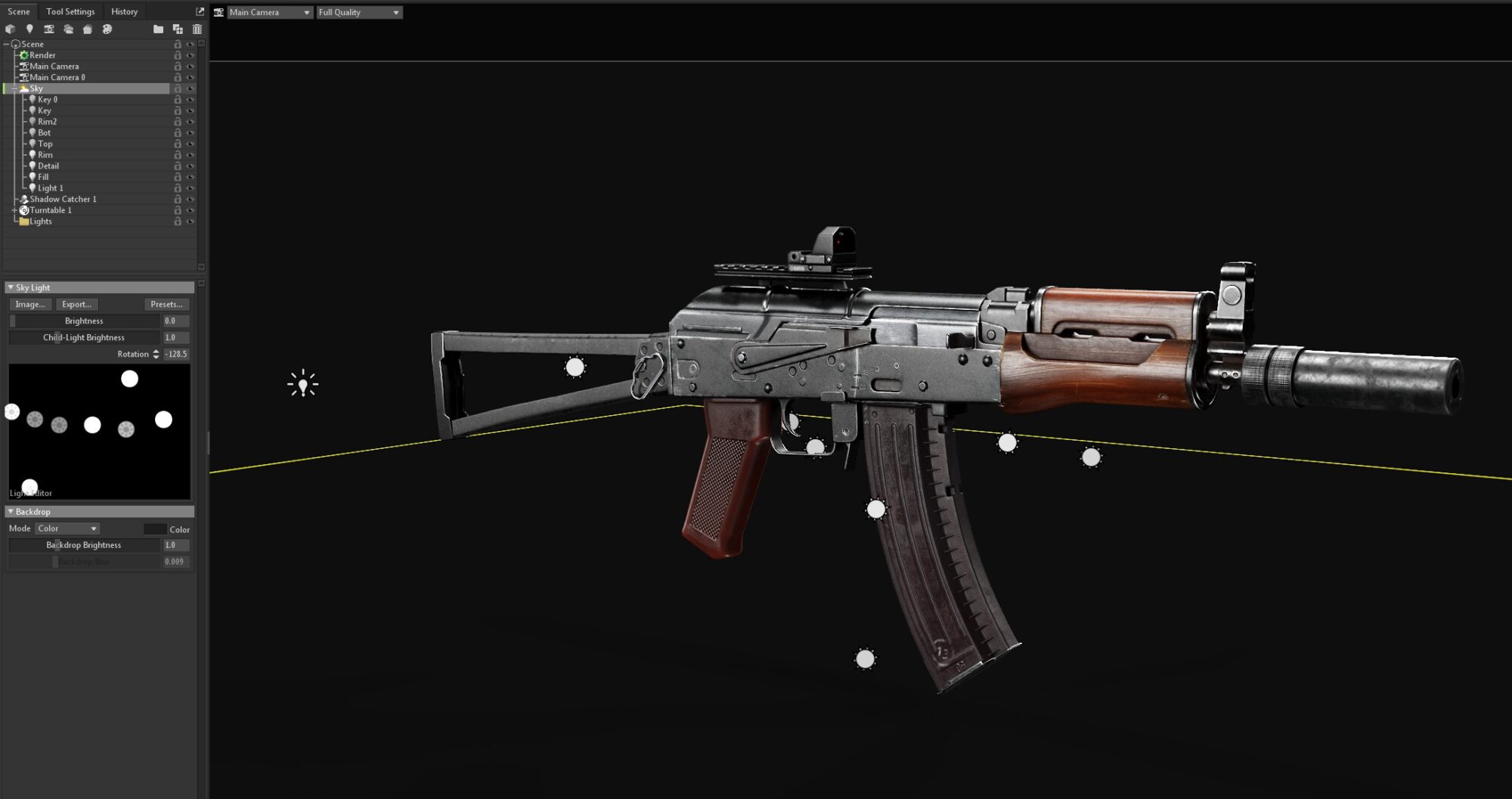This screenshot has height=799, width=1512.
Task: Click the new folder toolbar icon
Action: coord(158,29)
